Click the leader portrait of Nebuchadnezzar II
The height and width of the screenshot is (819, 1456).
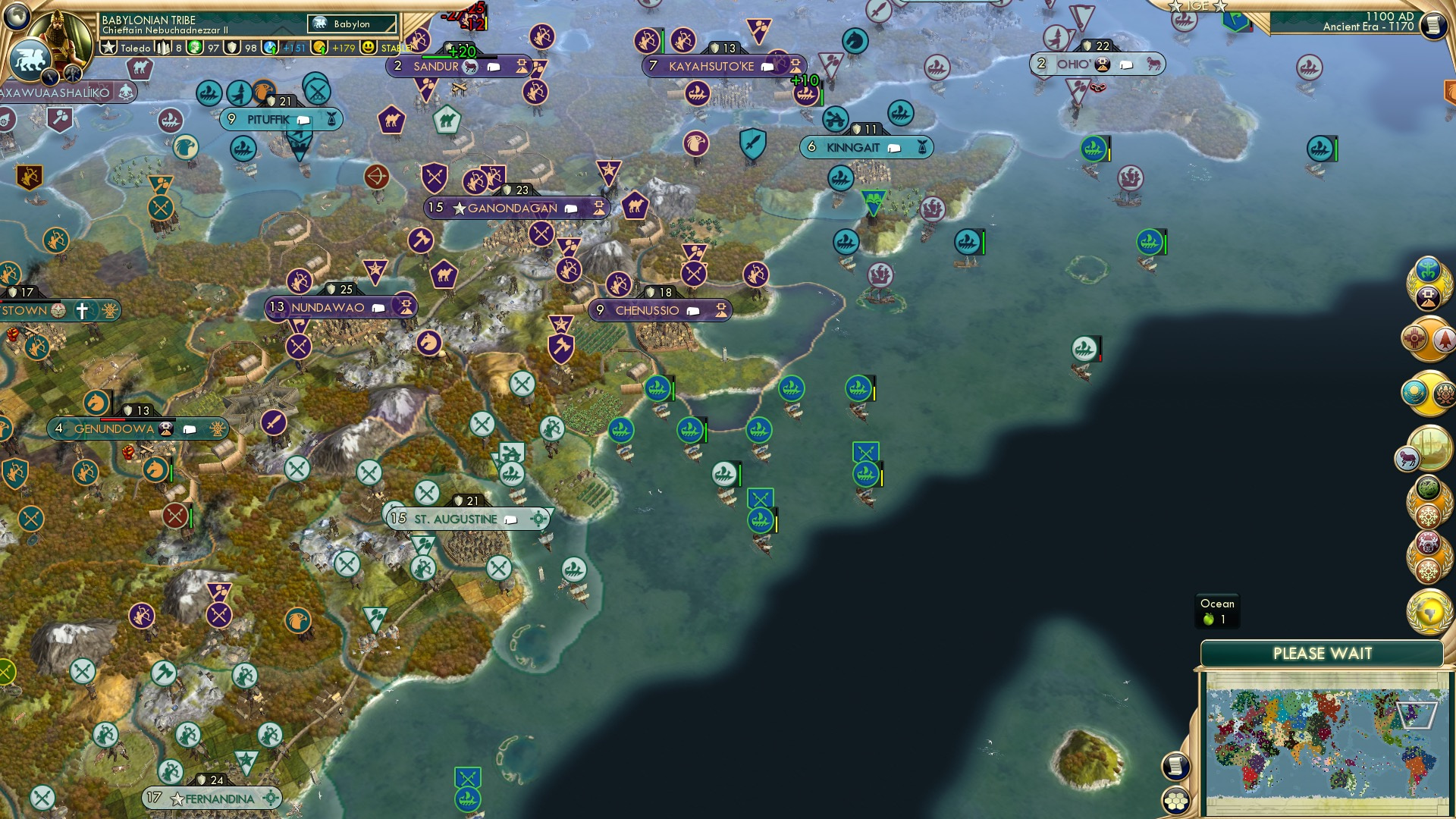coord(61,34)
